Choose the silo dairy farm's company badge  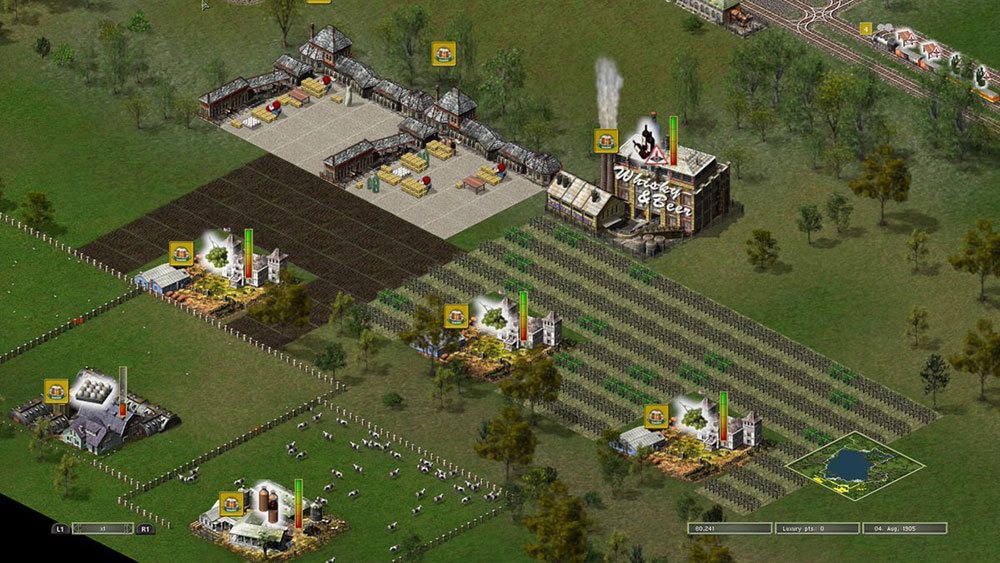[x=232, y=503]
